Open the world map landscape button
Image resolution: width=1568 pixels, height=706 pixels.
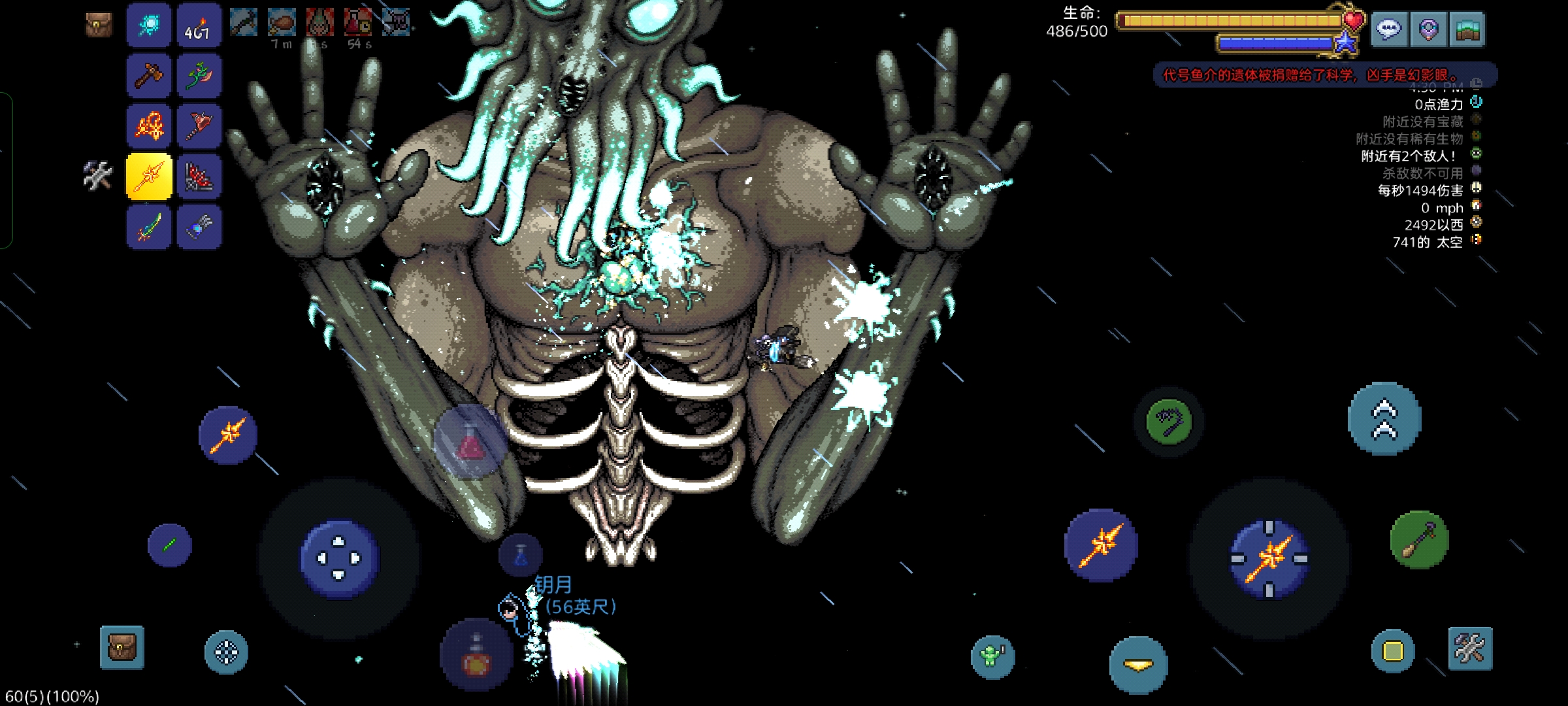pyautogui.click(x=1467, y=29)
